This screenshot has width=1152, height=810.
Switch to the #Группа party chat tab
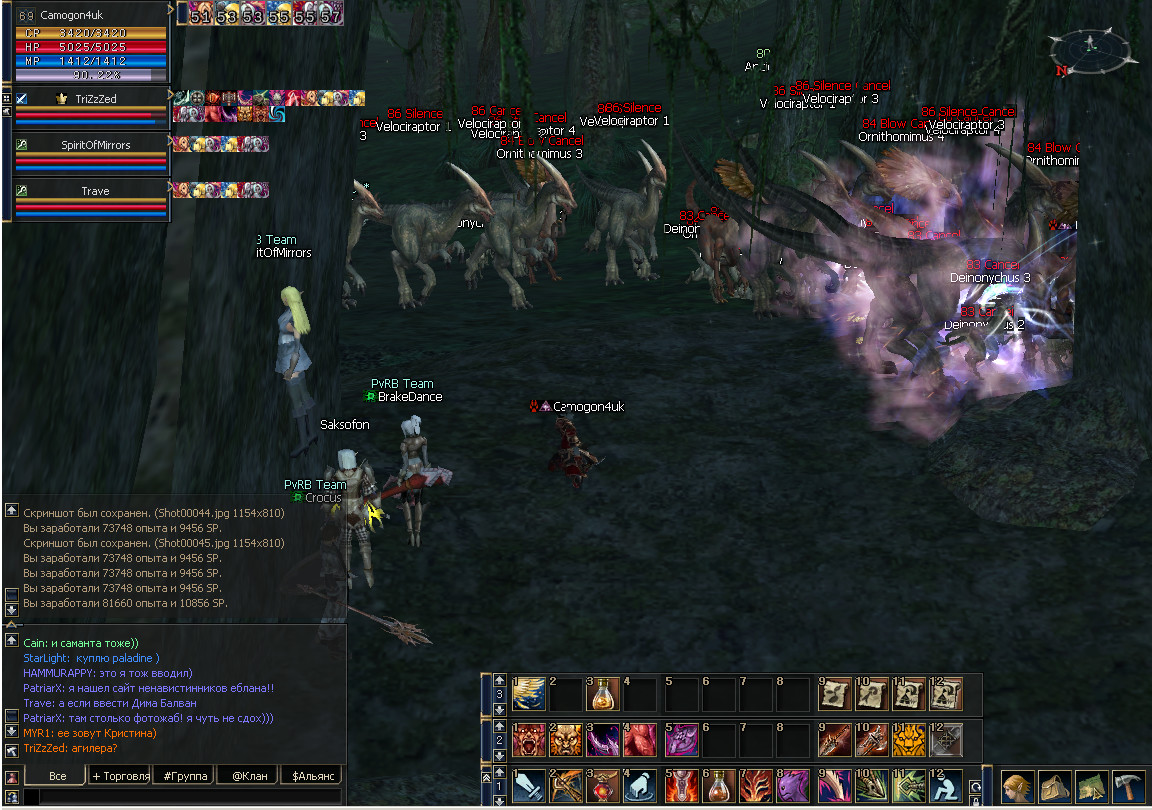pos(183,776)
